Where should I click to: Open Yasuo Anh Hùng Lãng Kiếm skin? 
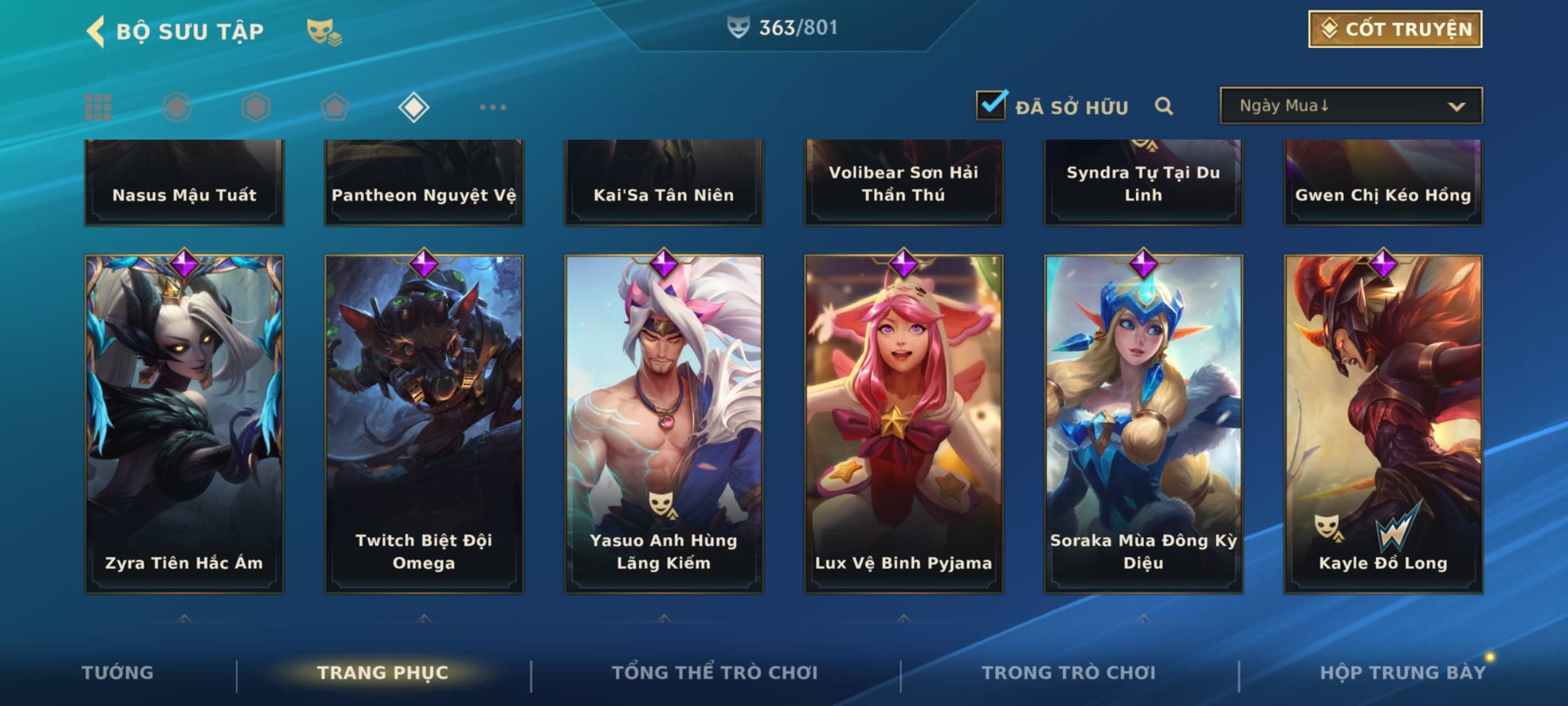click(x=664, y=424)
